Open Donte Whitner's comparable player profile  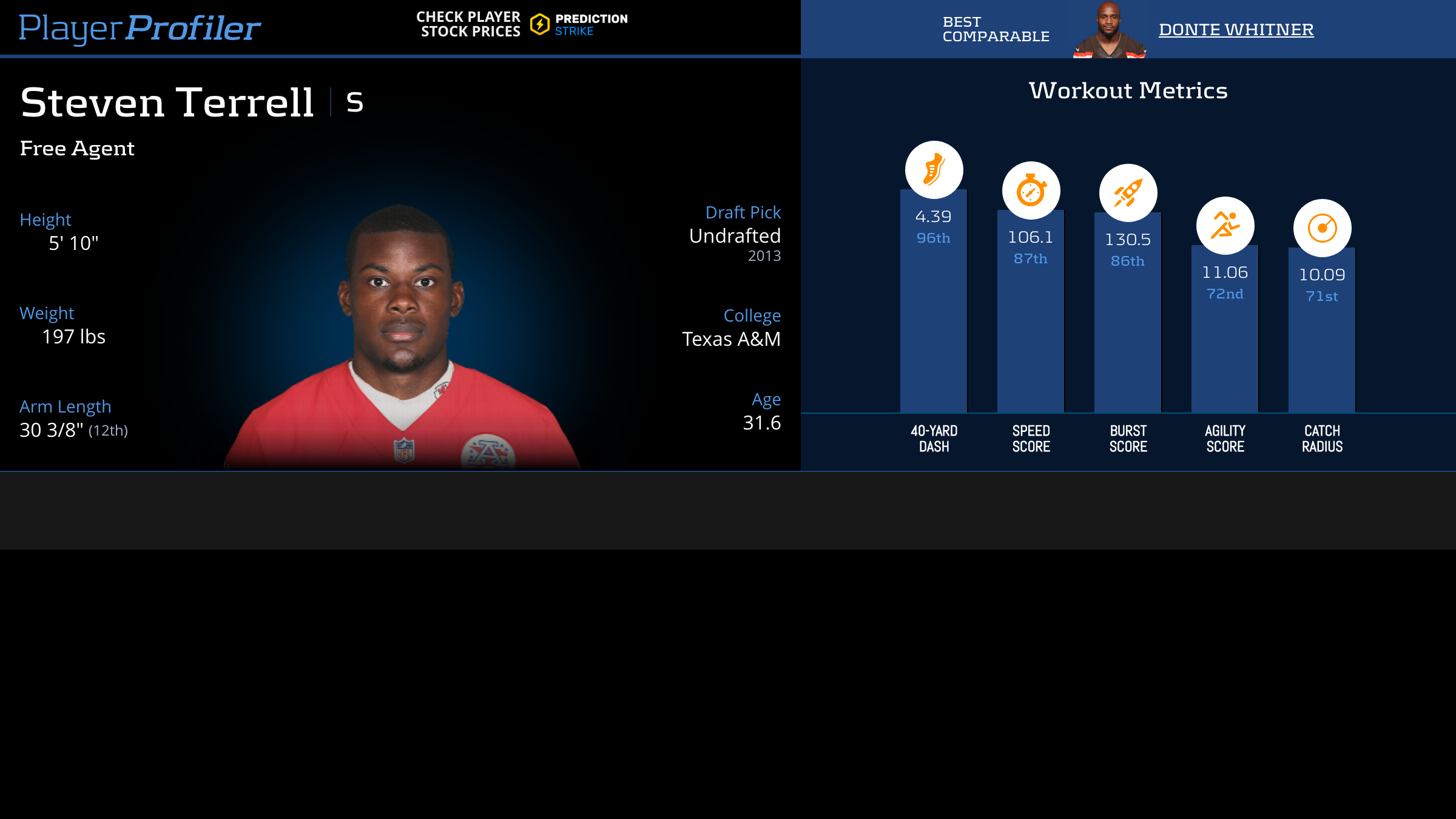click(x=1236, y=29)
